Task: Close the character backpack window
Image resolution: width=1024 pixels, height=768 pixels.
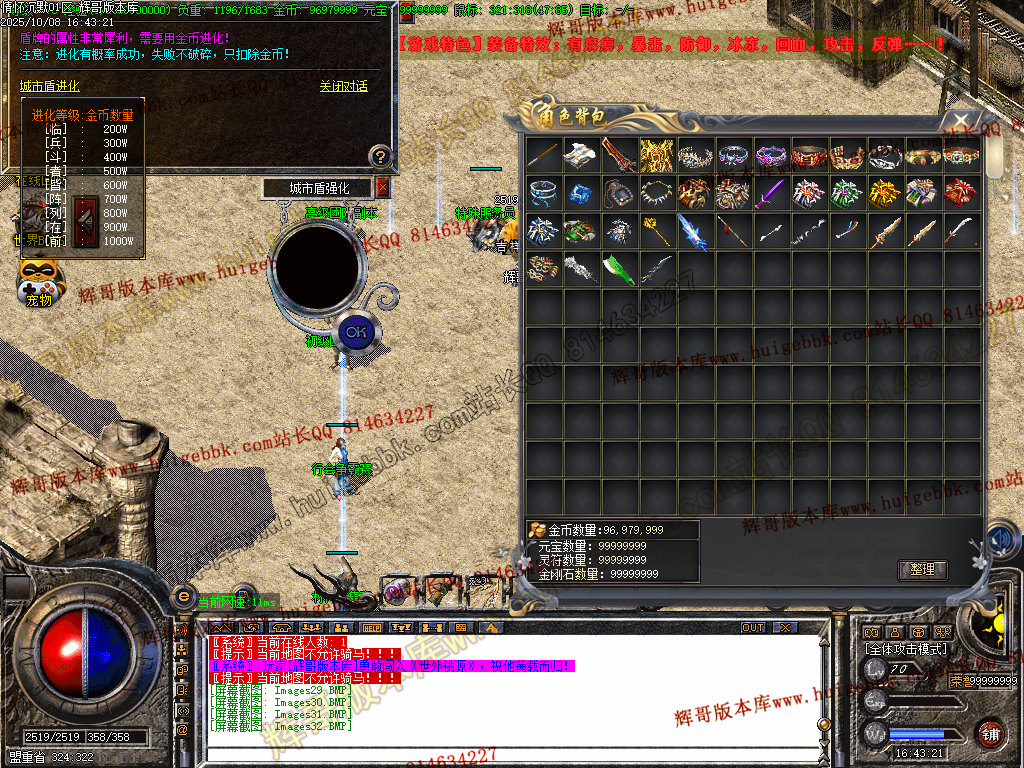Action: 960,120
